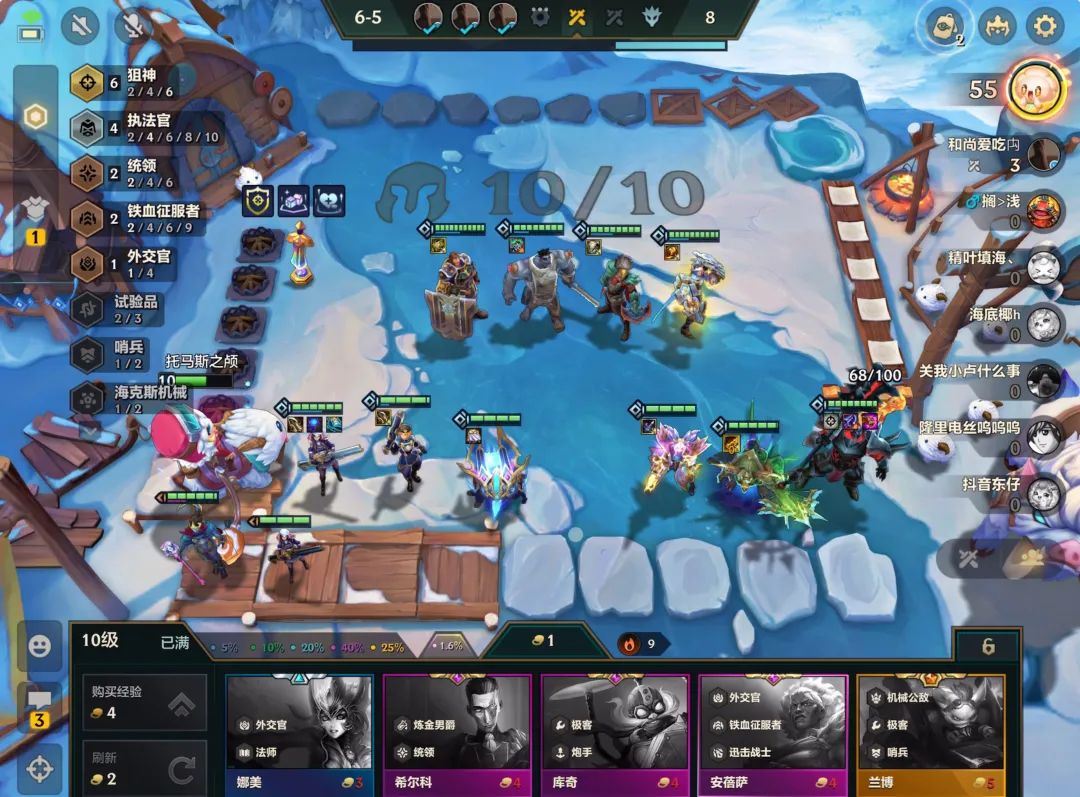Refresh the shop with 刷新 button
Screen dimensions: 1080x797
pos(144,768)
